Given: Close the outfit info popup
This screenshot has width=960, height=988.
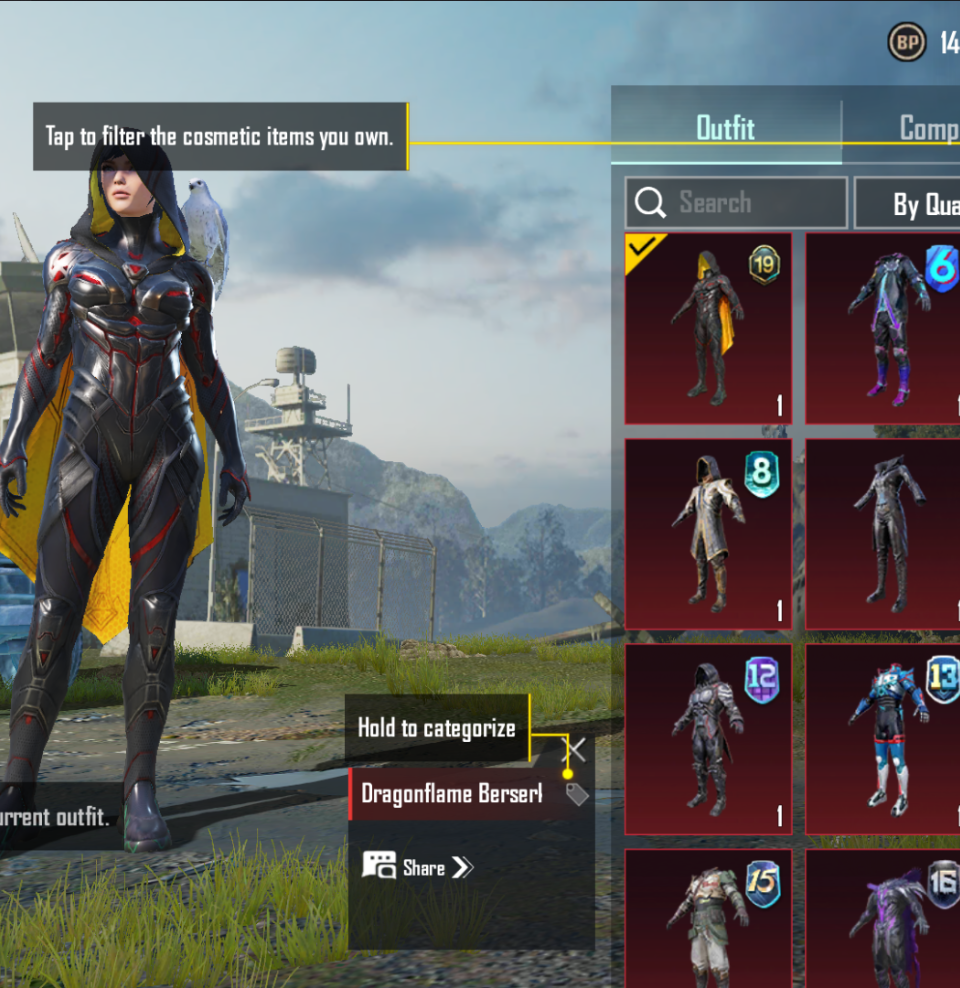Looking at the screenshot, I should 577,749.
